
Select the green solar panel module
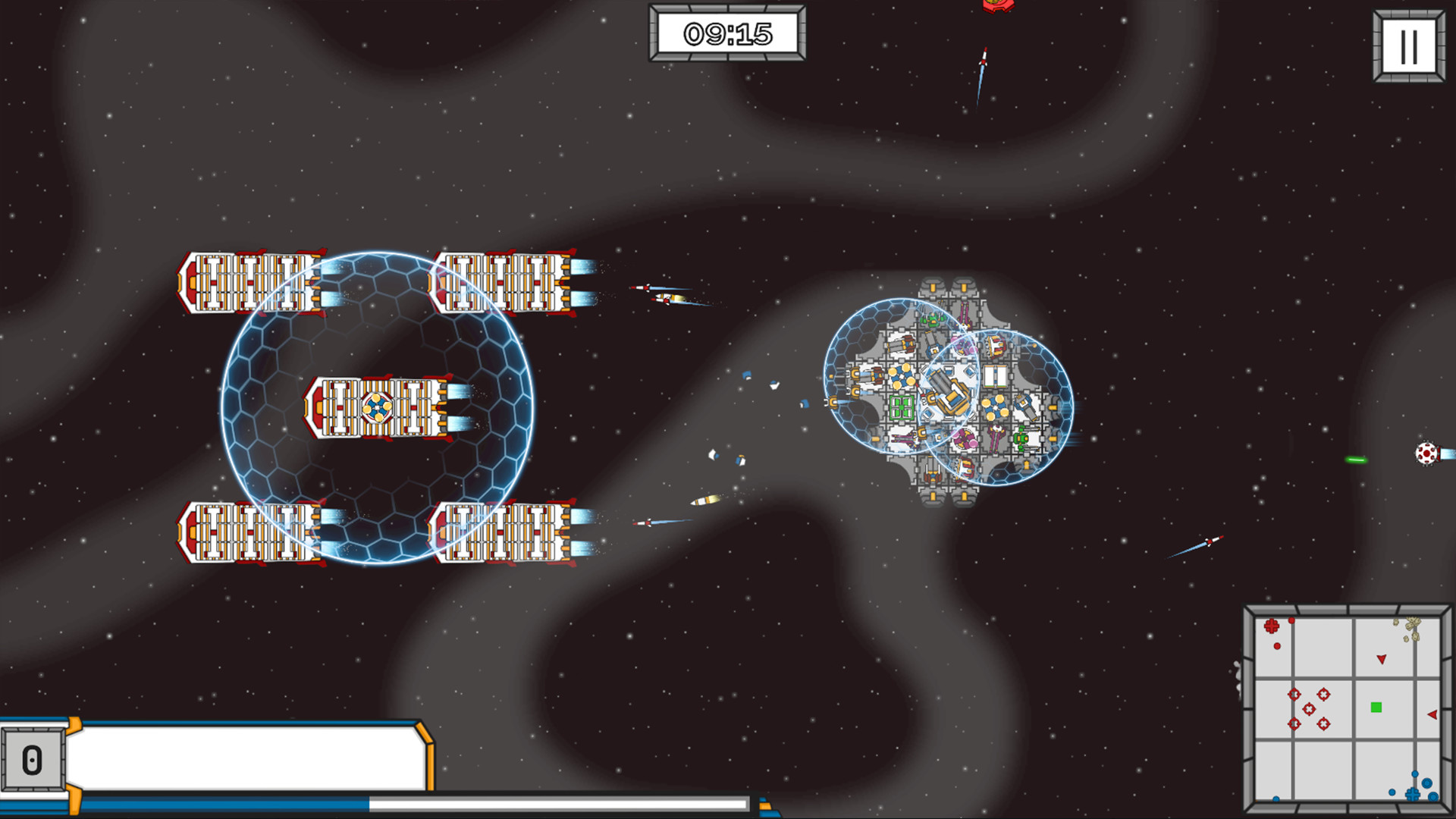click(x=901, y=407)
